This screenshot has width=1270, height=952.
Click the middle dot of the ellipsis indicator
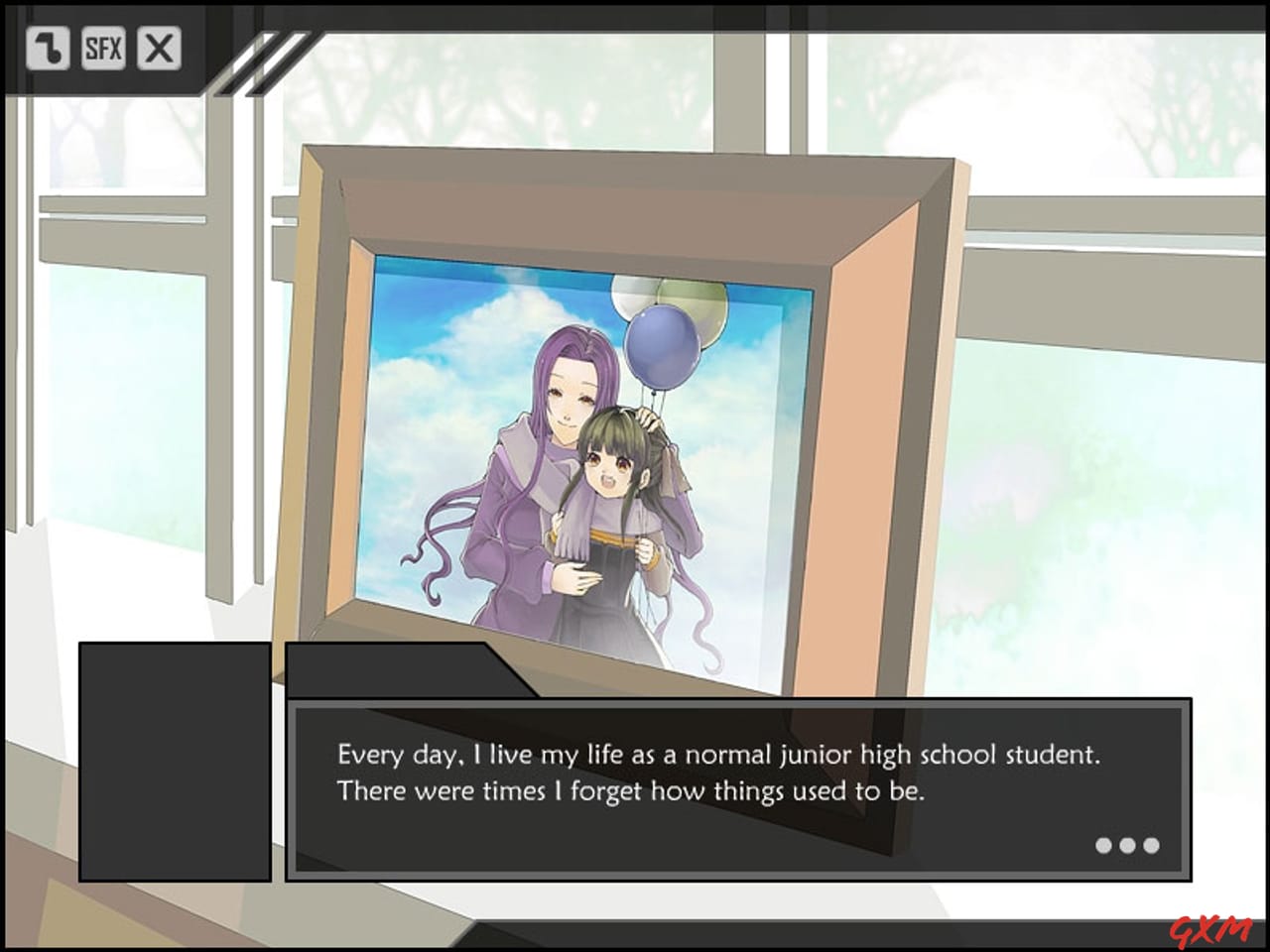coord(1127,845)
